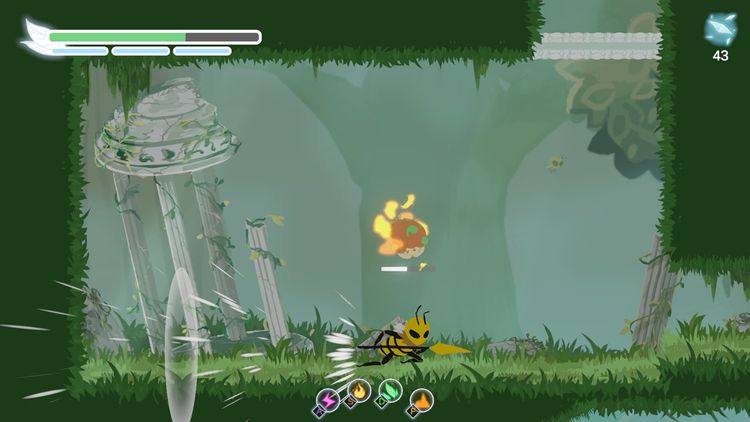Click the white wing emblem

pos(36,35)
